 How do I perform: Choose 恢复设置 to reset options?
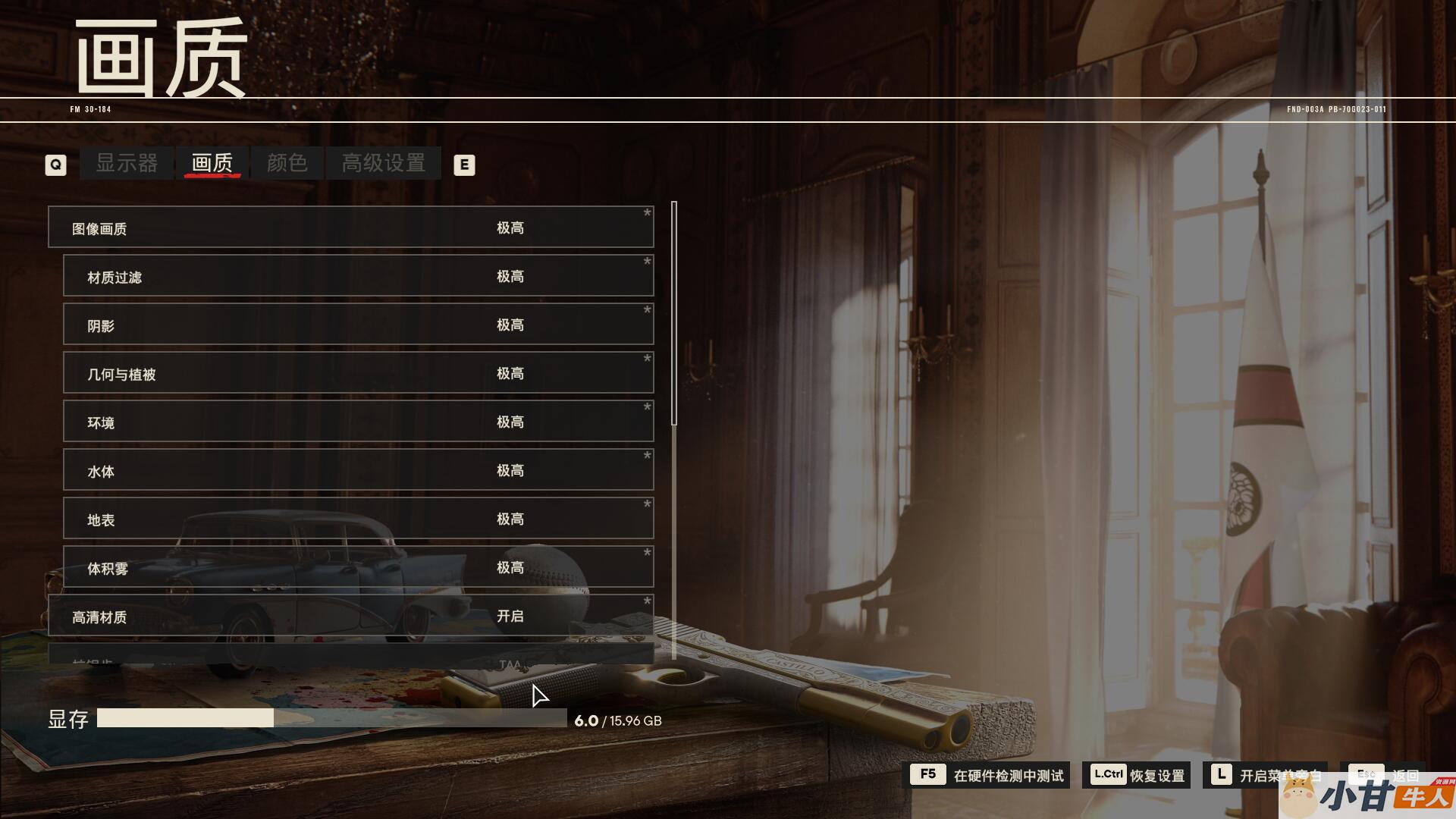tap(1137, 775)
